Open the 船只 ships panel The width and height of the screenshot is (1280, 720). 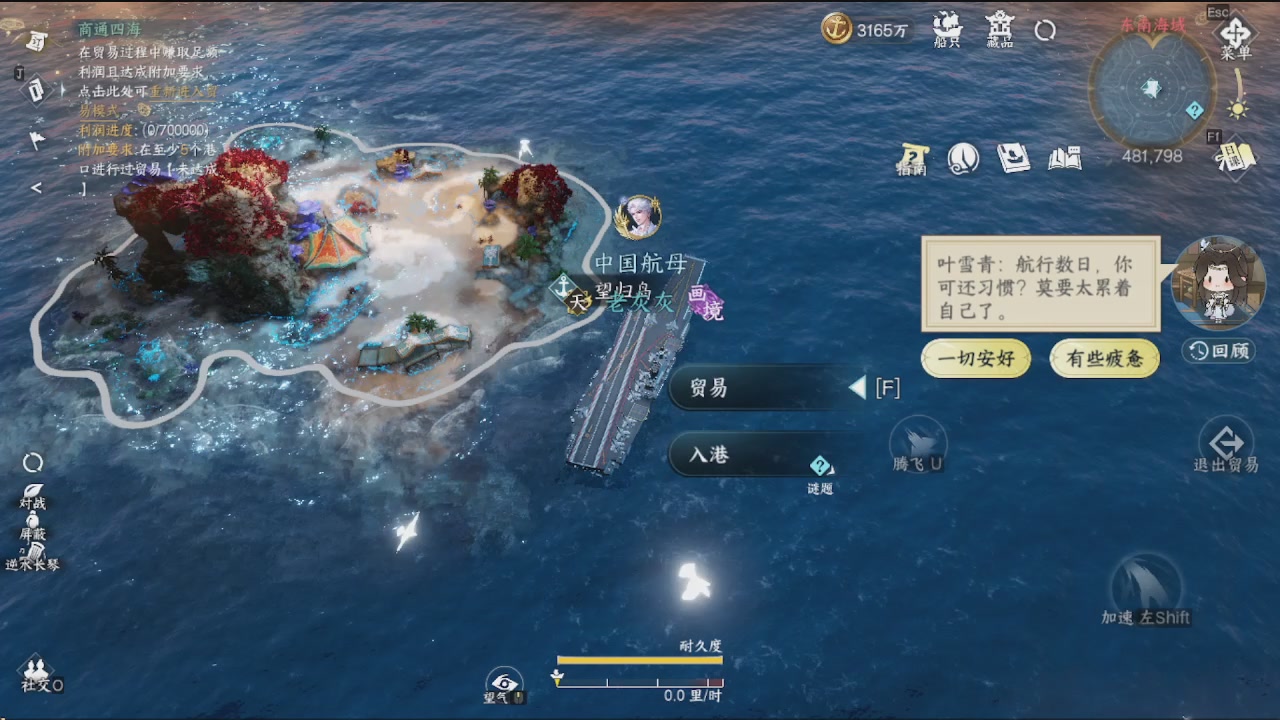pyautogui.click(x=946, y=28)
